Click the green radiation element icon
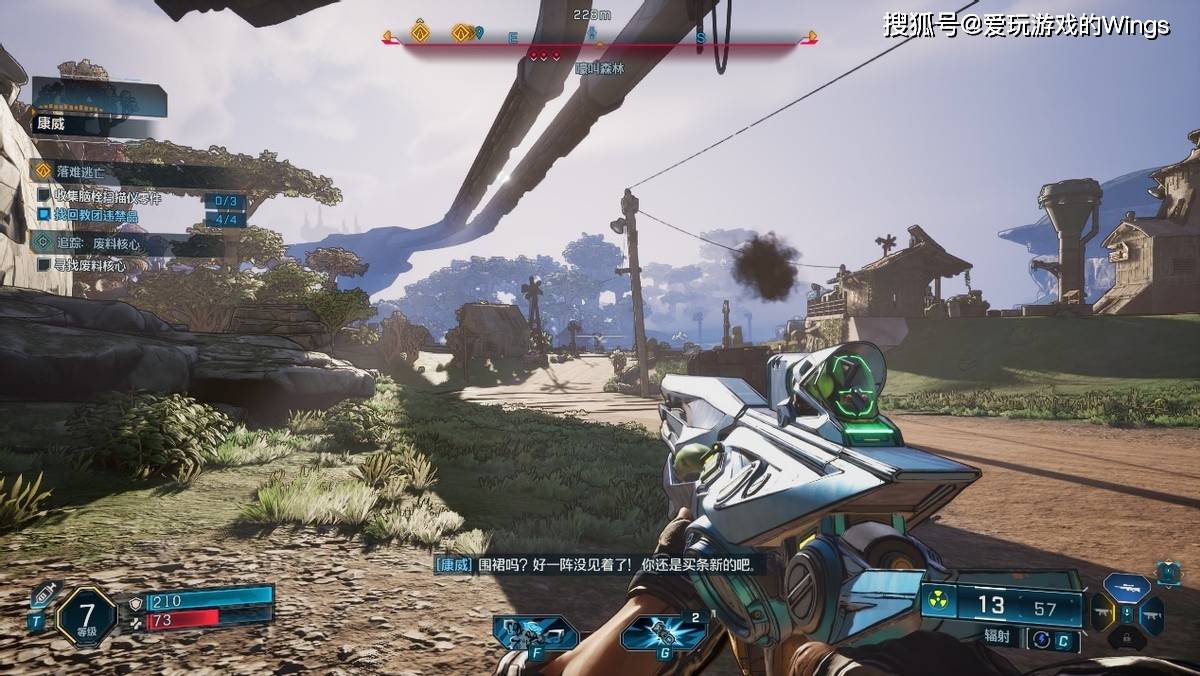1200x676 pixels. click(937, 601)
